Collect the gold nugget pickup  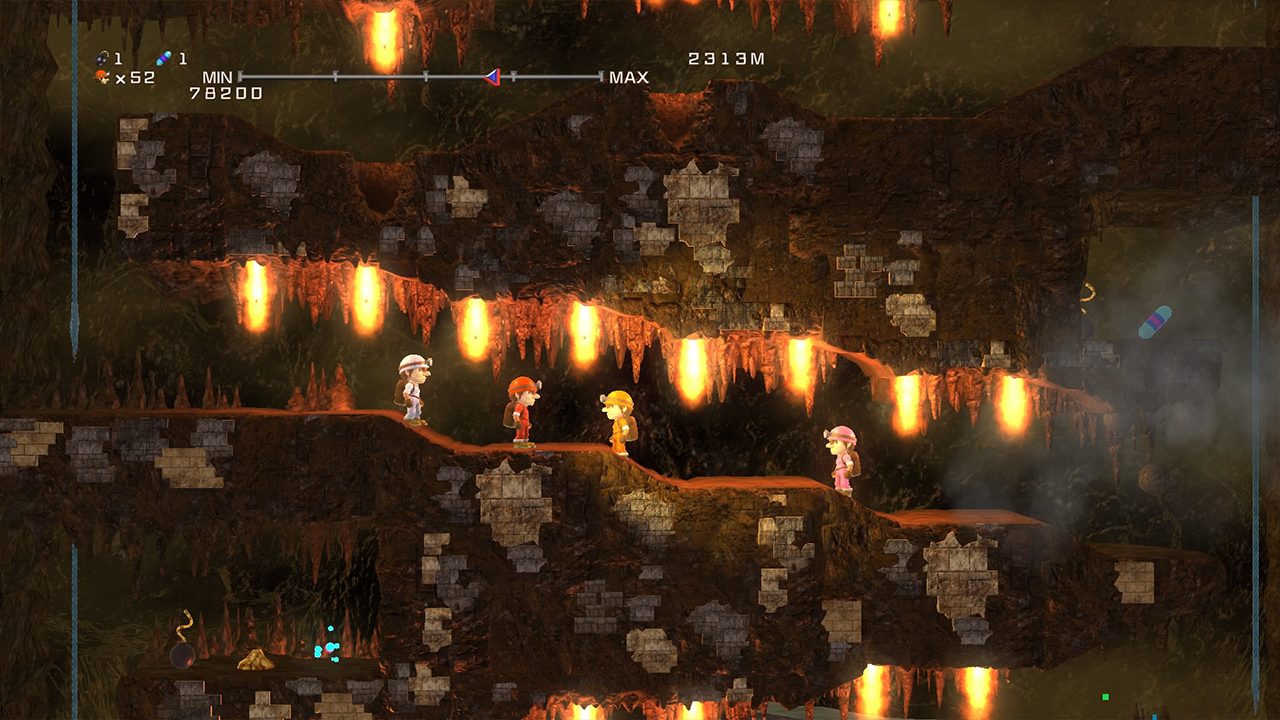click(255, 660)
